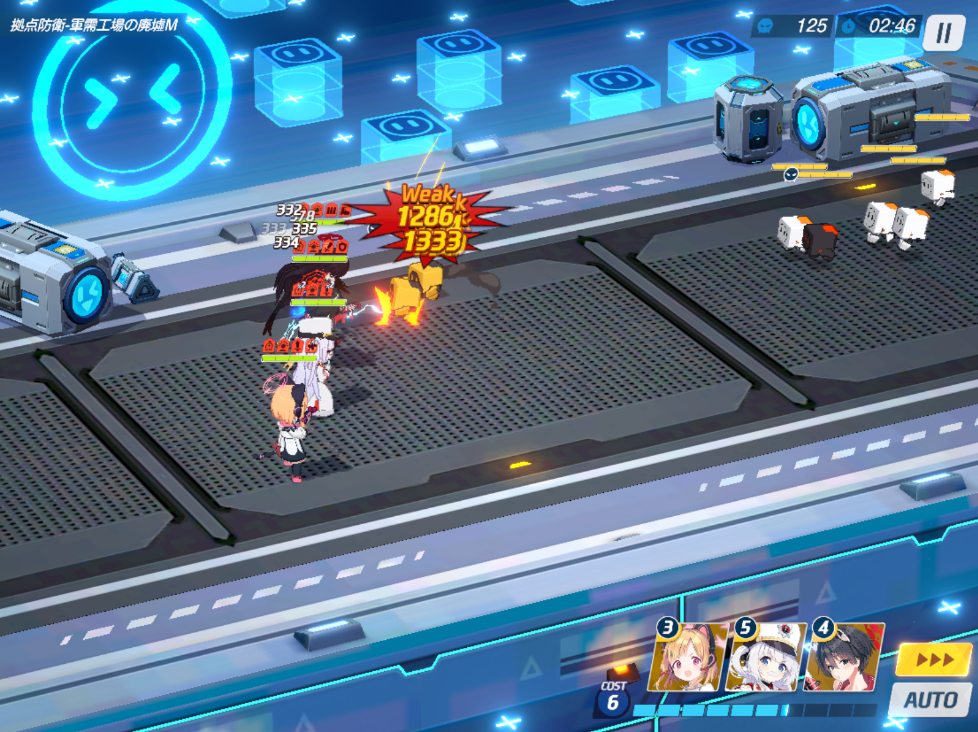
Task: Activate the cost 4 black-haired girl skill card
Action: click(844, 658)
